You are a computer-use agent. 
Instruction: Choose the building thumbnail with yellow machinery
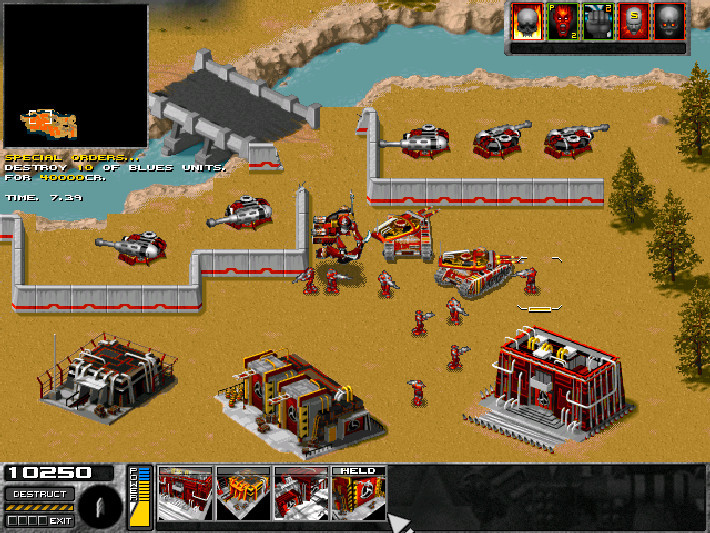pos(243,494)
